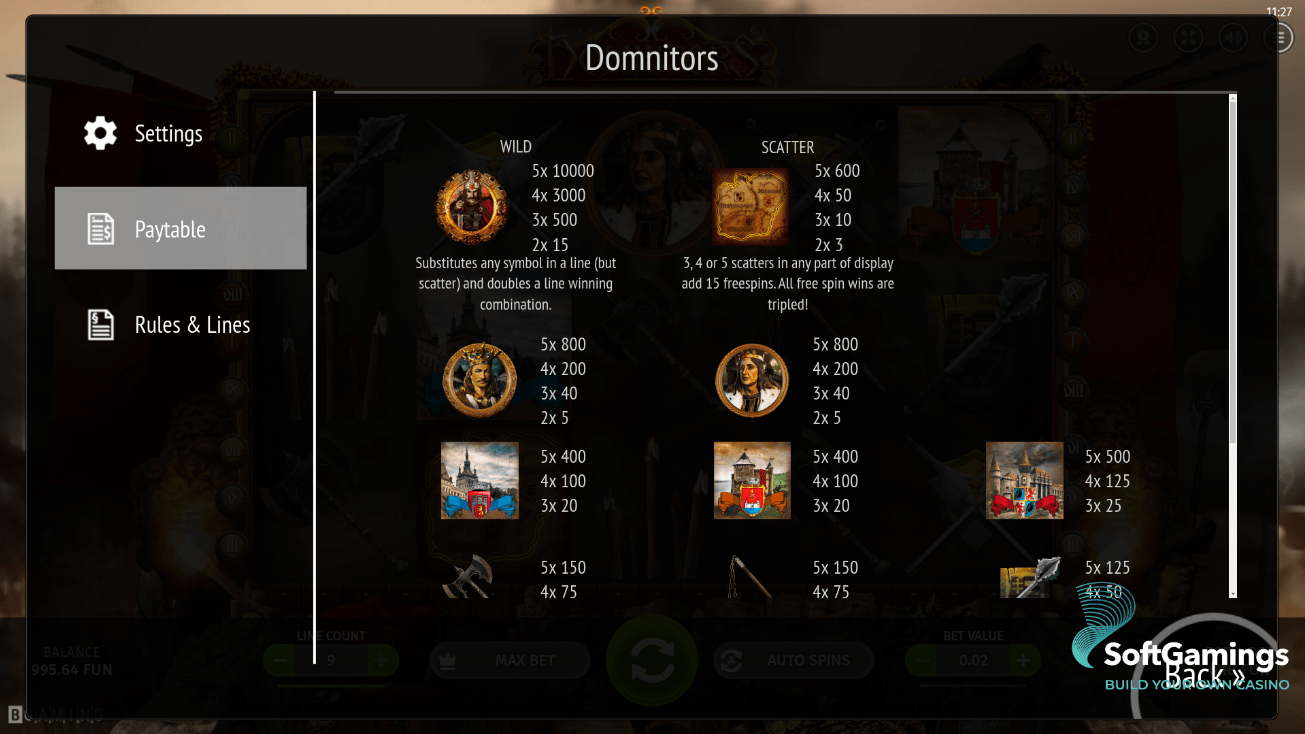Toggle fullscreen mode via the expand icon

pyautogui.click(x=1187, y=37)
